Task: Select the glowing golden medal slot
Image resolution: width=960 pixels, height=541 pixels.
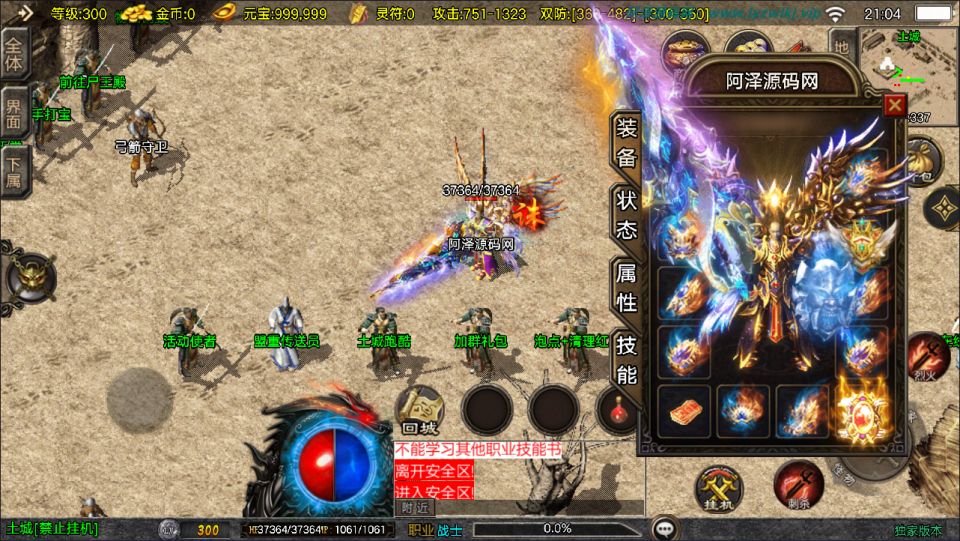Action: tap(862, 411)
